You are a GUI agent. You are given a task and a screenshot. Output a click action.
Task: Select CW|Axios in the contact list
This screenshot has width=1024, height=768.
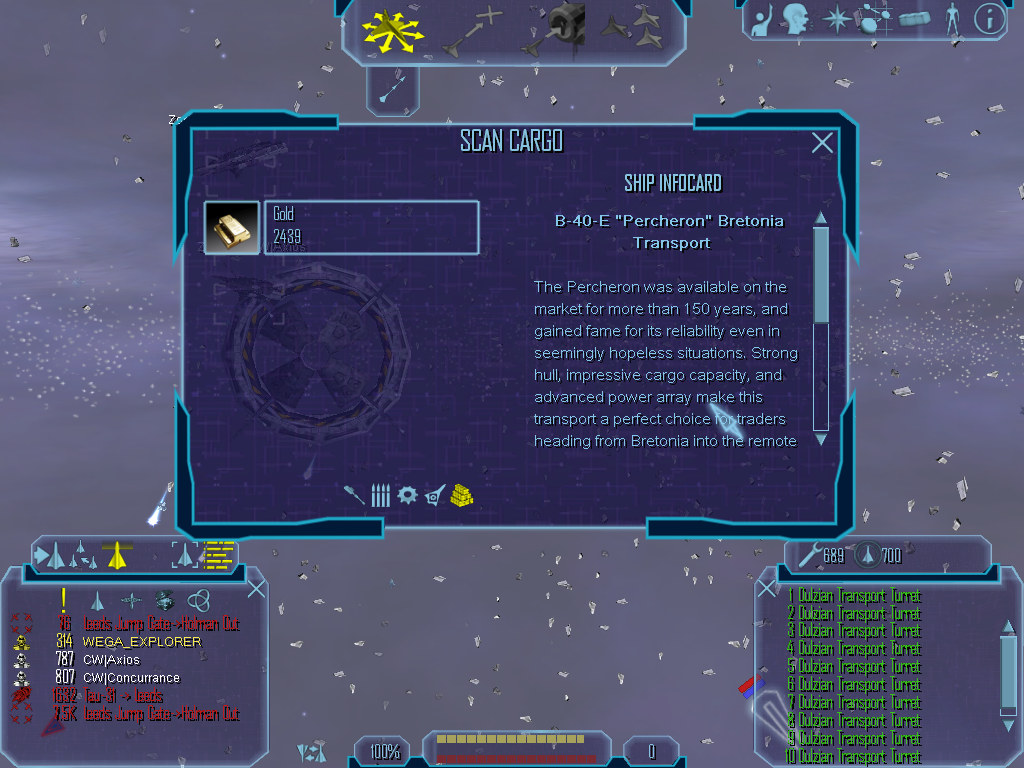111,660
